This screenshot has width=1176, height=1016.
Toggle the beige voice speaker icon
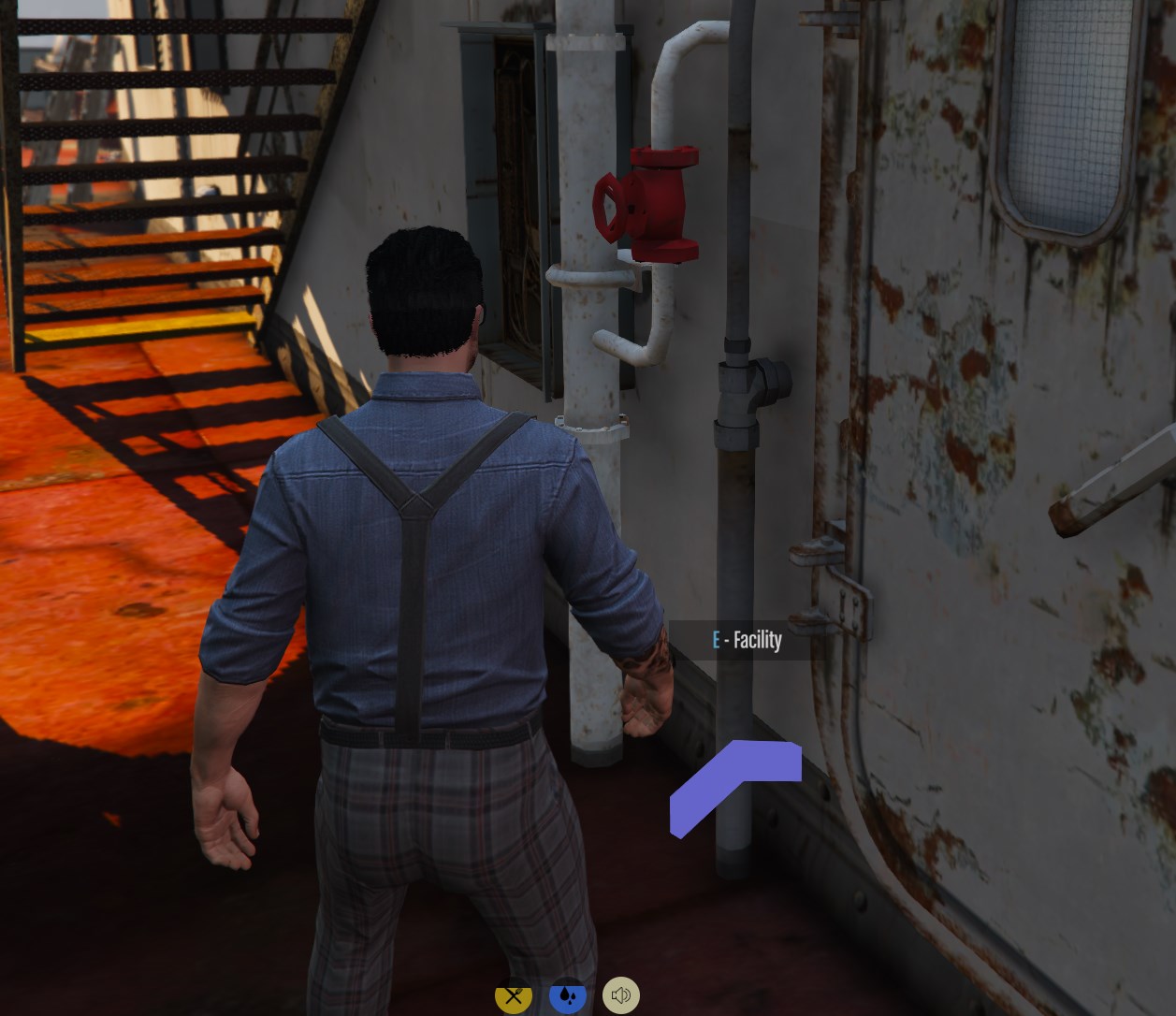[621, 995]
